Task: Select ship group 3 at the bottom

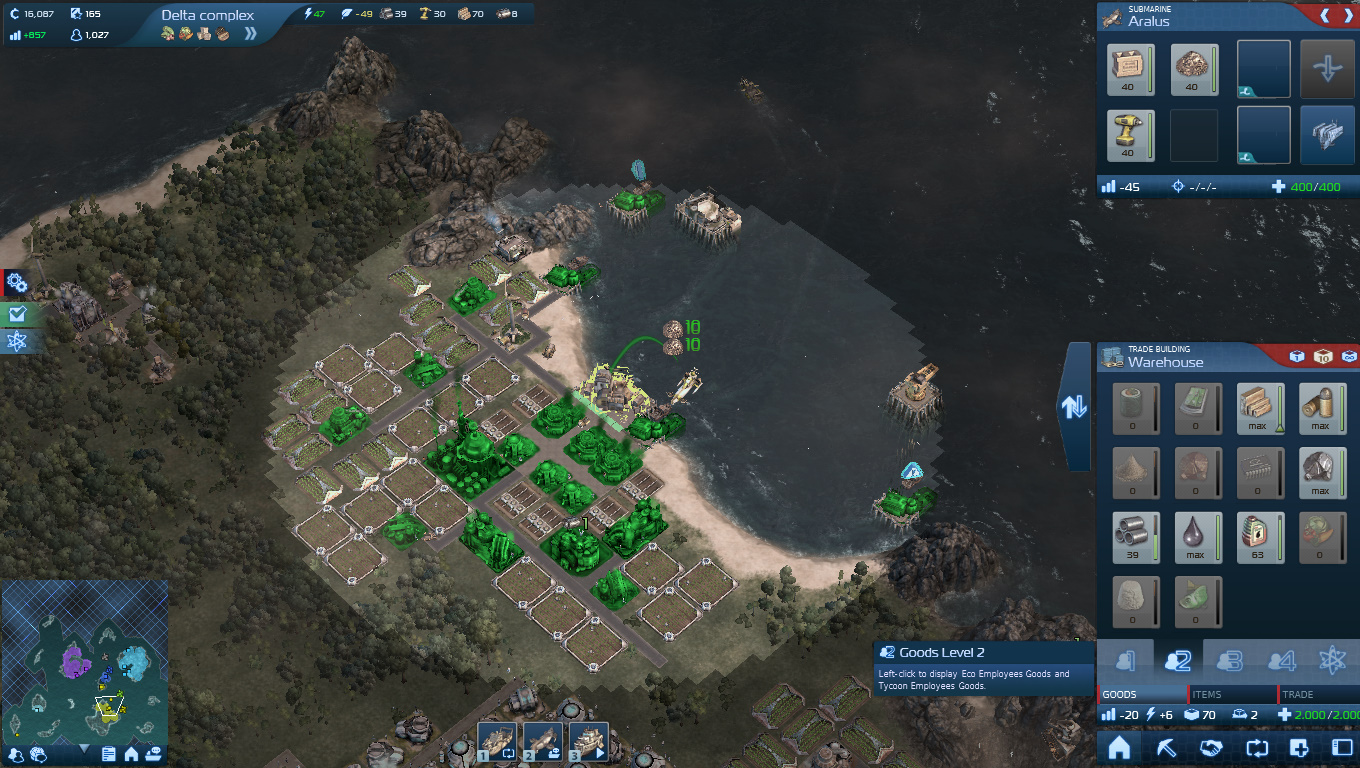Action: [589, 741]
